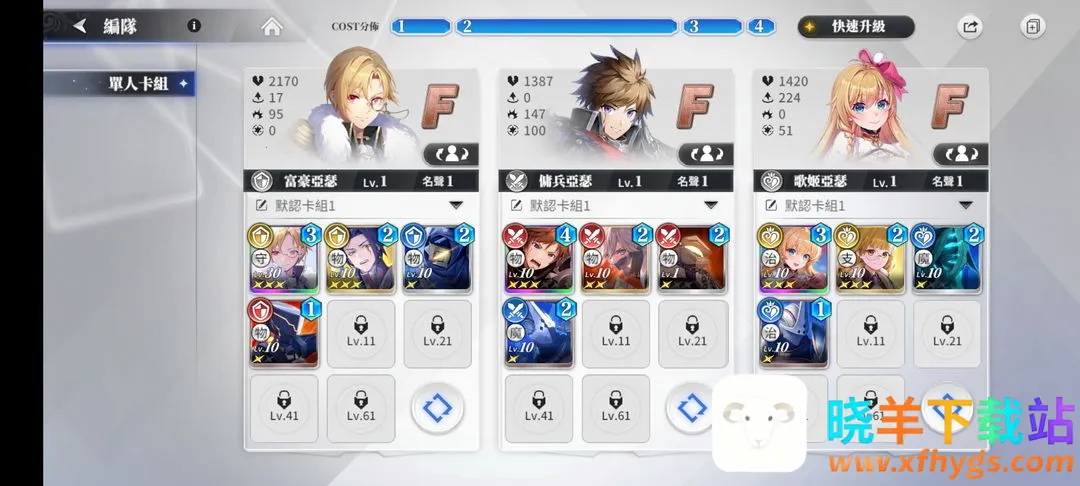The height and width of the screenshot is (486, 1080).
Task: Return to the home screen
Action: coord(271,27)
